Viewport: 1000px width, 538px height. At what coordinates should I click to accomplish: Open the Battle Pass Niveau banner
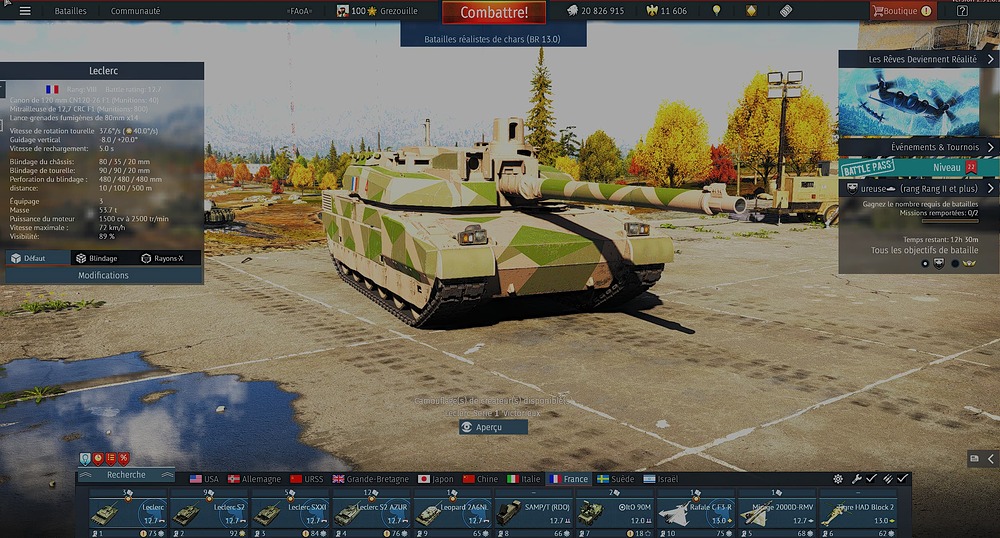918,168
